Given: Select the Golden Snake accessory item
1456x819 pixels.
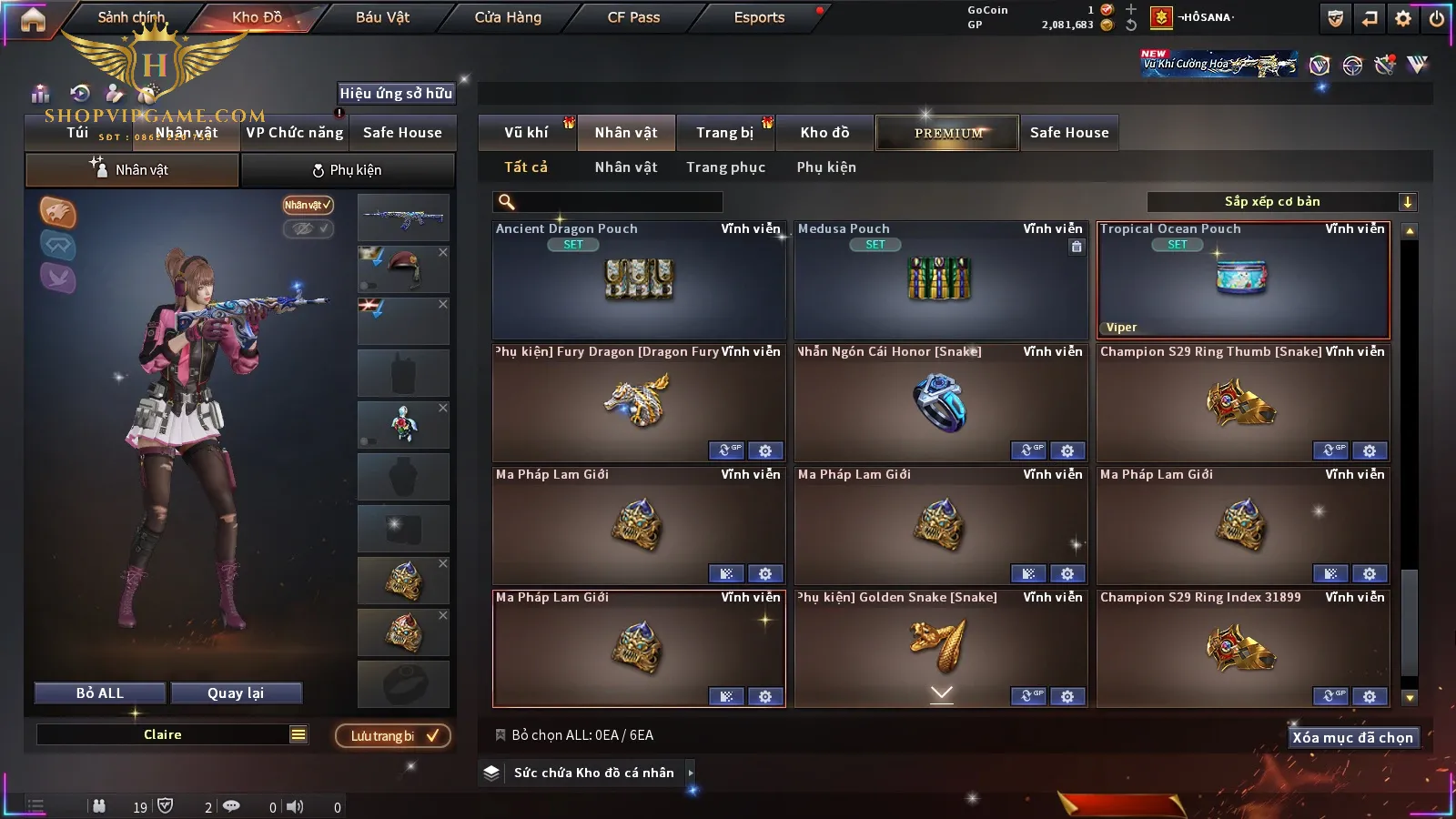Looking at the screenshot, I should pos(940,646).
